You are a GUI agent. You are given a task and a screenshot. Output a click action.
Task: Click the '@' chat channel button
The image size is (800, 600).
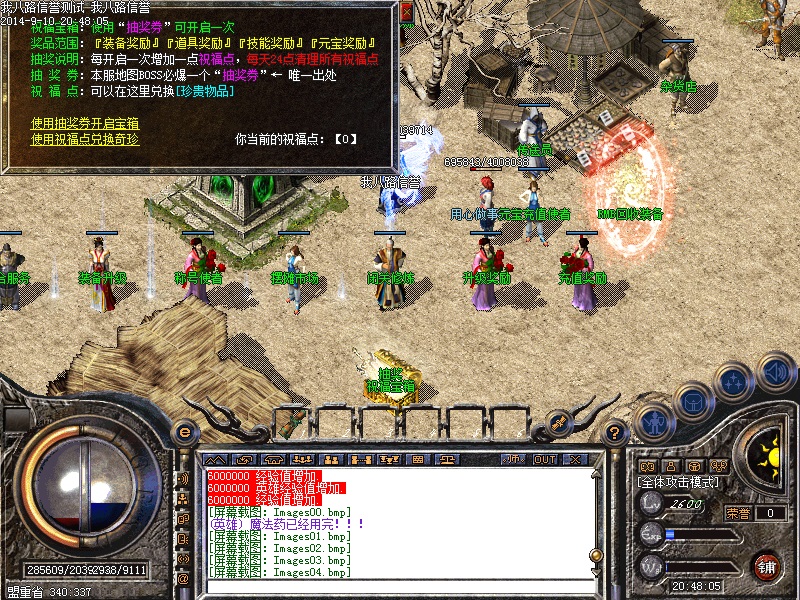(184, 579)
